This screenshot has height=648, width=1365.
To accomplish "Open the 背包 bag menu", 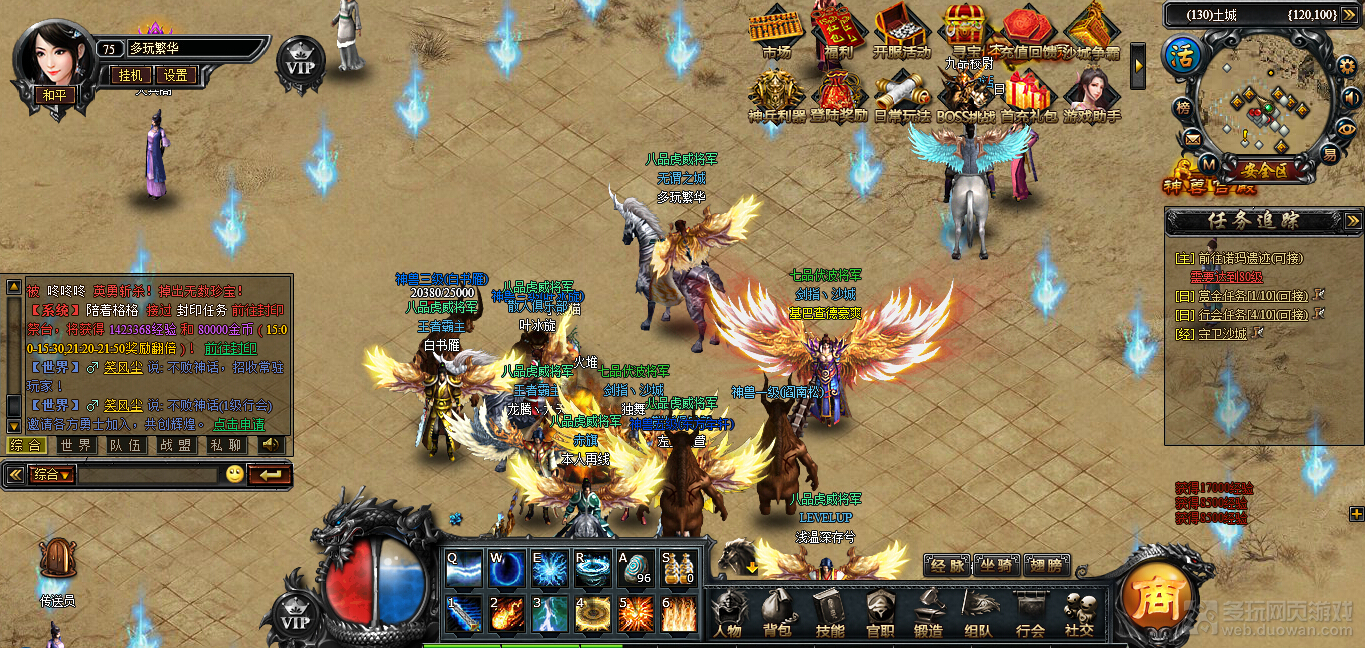I will [x=777, y=610].
